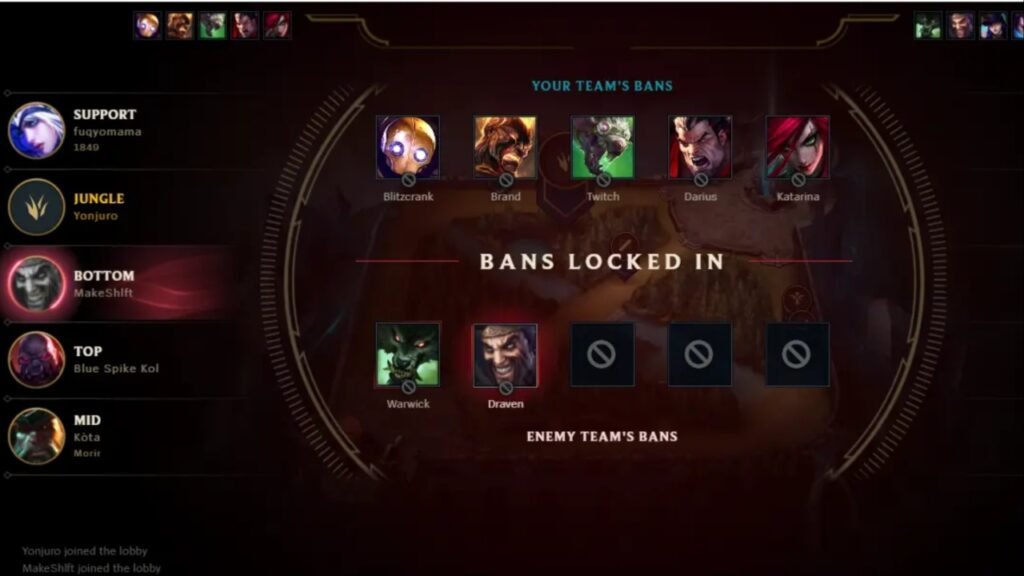Select the enemy's Draven ban portrait
Screen dimensions: 1024x576
pyautogui.click(x=505, y=354)
